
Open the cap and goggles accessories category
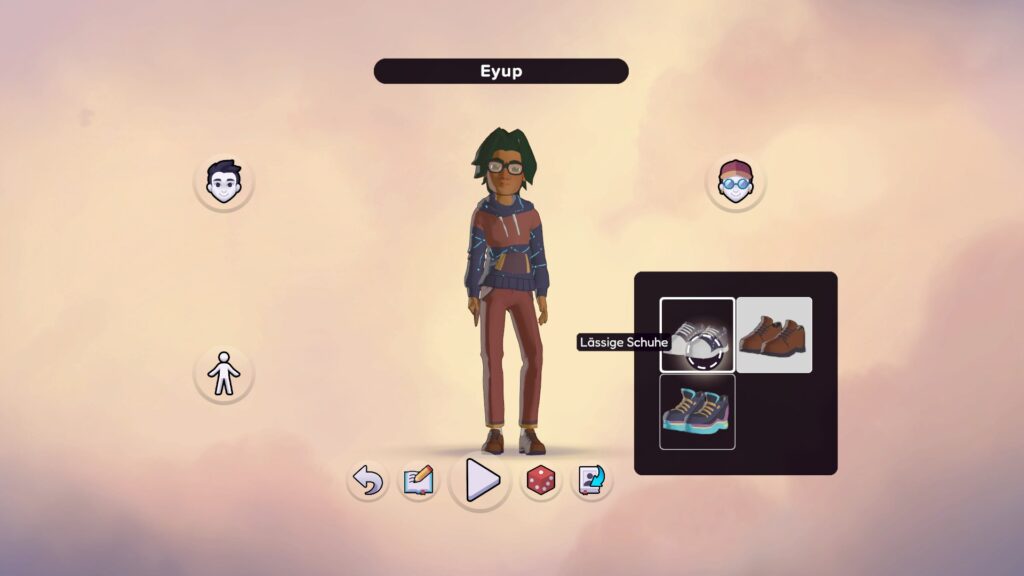[736, 183]
